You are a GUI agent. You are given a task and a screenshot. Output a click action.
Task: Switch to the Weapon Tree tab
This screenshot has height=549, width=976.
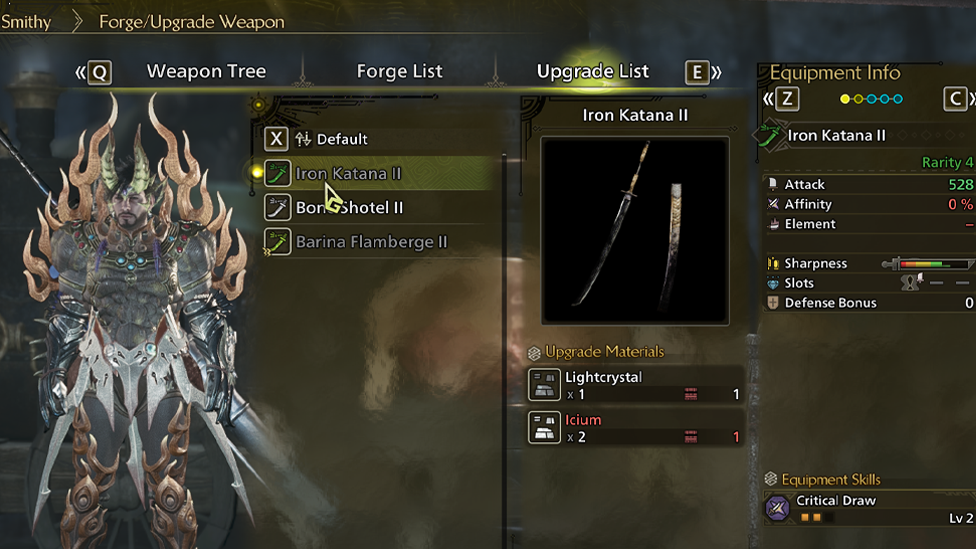tap(206, 71)
